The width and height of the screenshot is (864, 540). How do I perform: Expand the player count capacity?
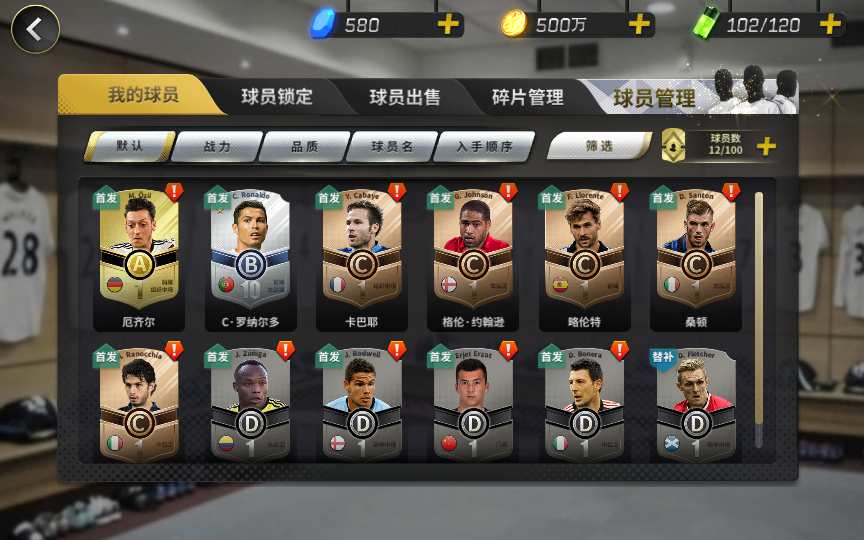[x=766, y=147]
